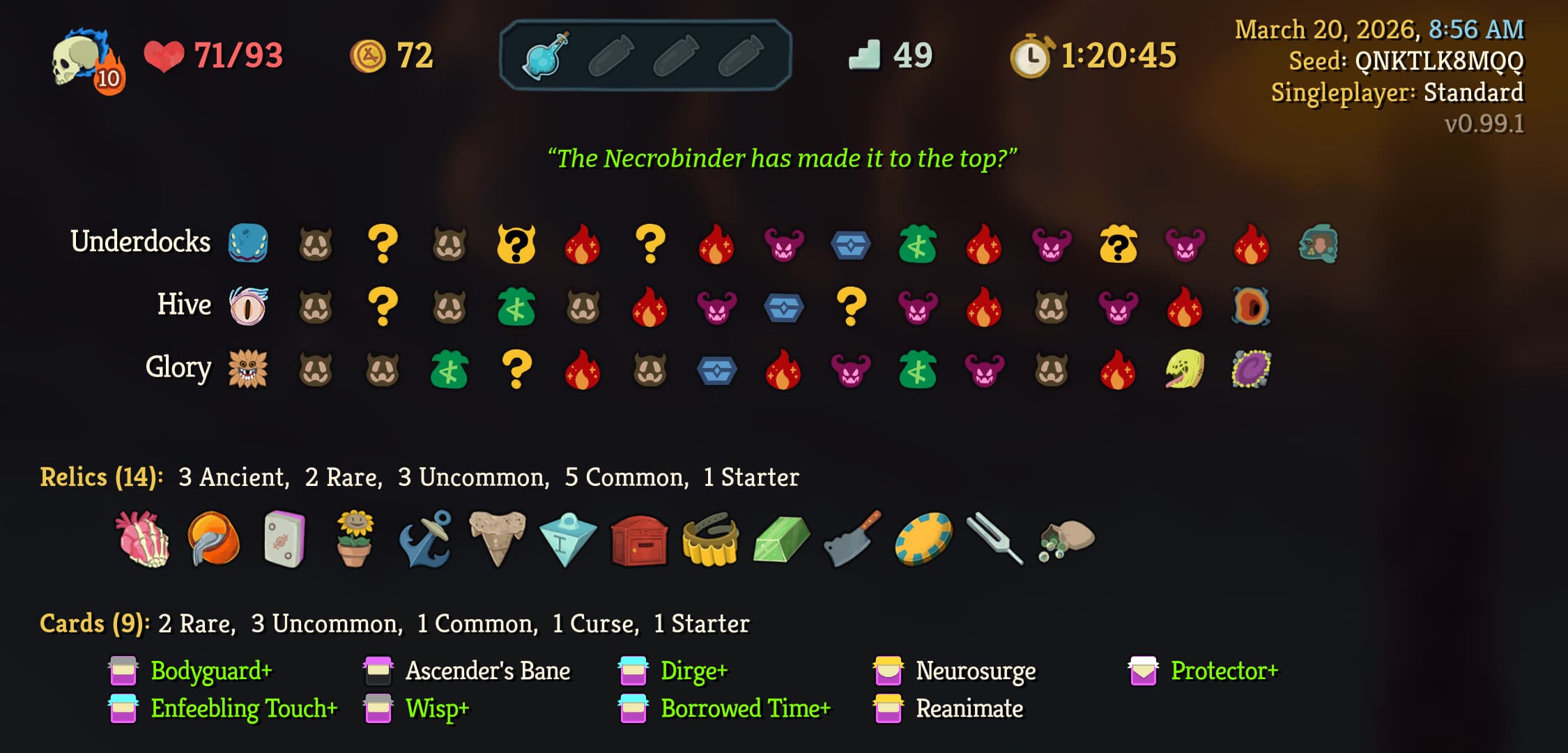This screenshot has width=1568, height=753.
Task: Click the orange cauldron relic
Action: 213,537
